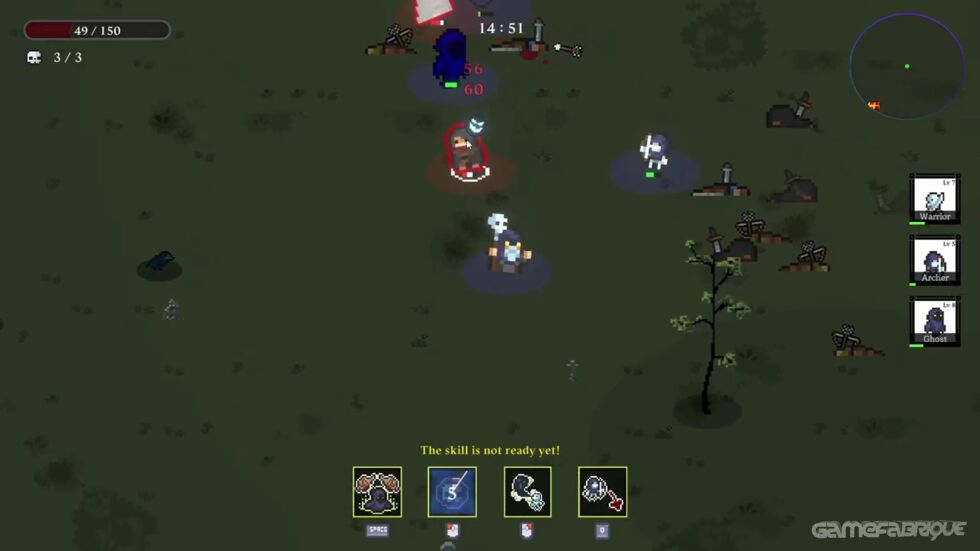The height and width of the screenshot is (551, 980).
Task: Activate the hooded necromancer summon skill
Action: pos(377,492)
